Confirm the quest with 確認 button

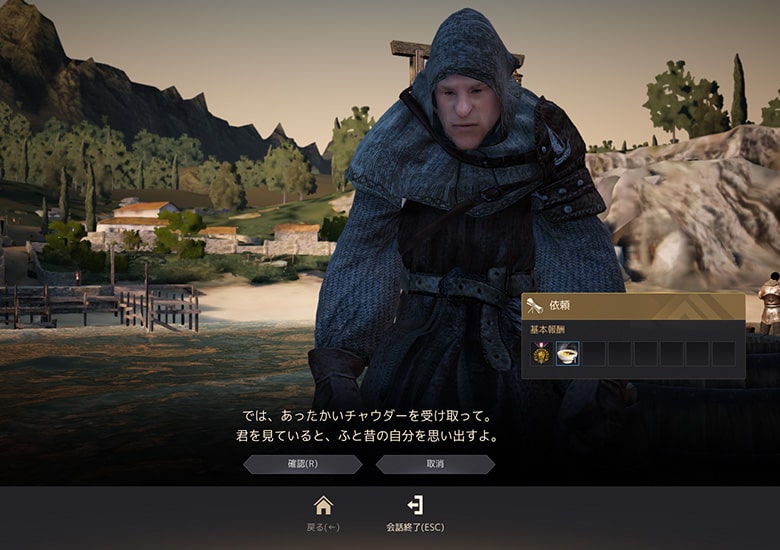[302, 464]
